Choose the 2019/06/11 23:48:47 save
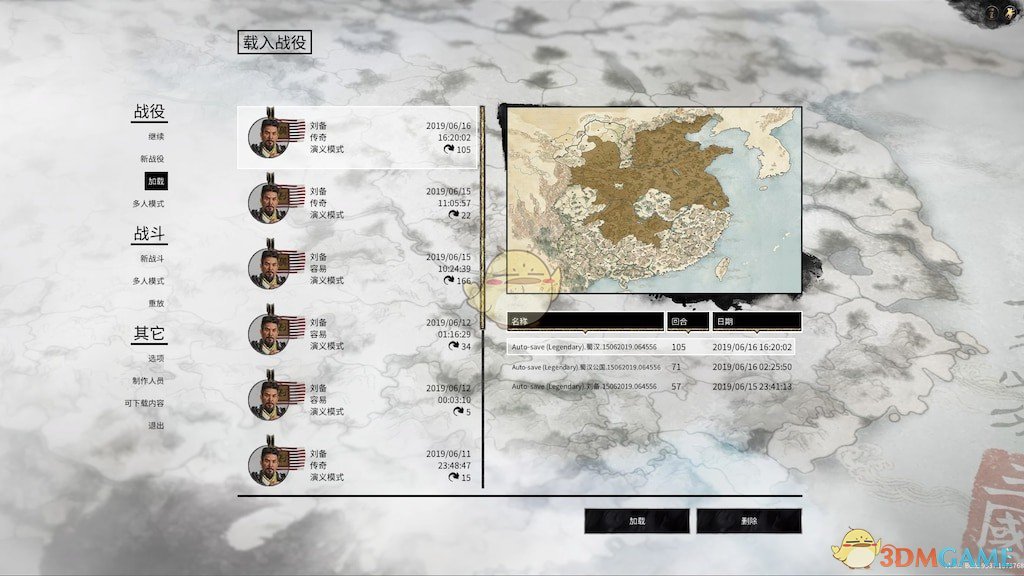Image resolution: width=1024 pixels, height=576 pixels. point(358,465)
